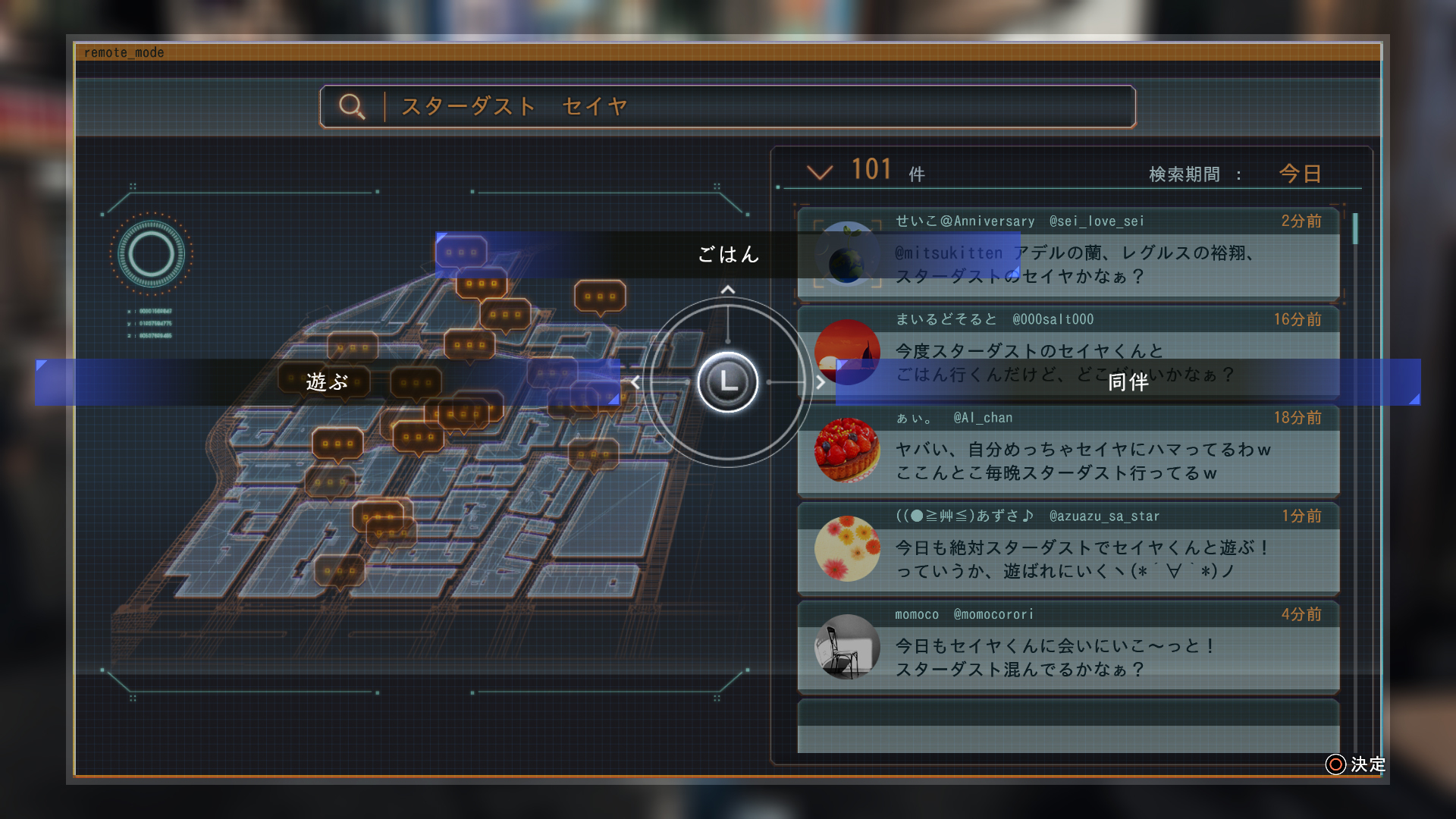Switch to the ごはん category
The width and height of the screenshot is (1456, 819).
pyautogui.click(x=727, y=256)
